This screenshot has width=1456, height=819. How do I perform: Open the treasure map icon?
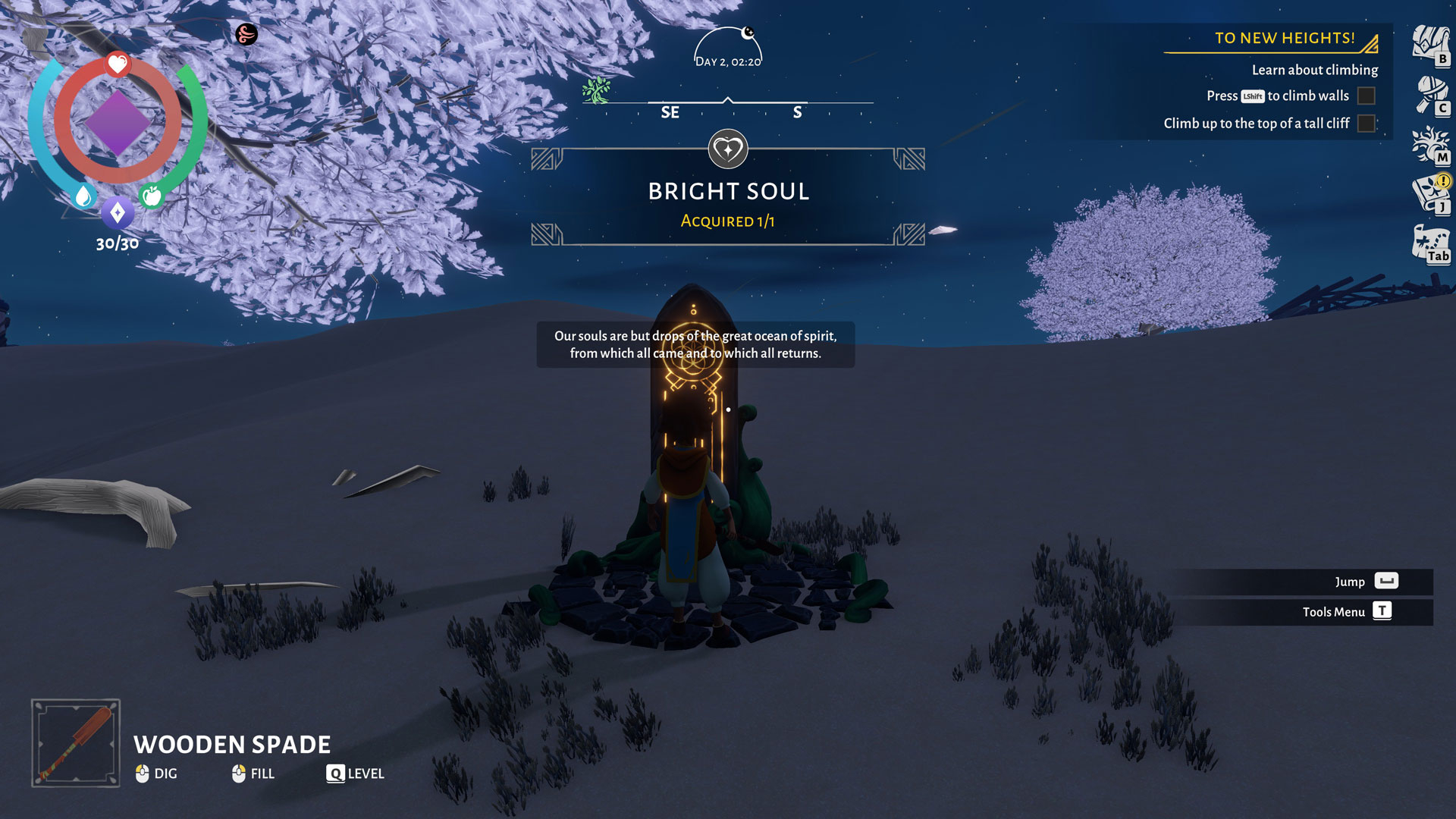pyautogui.click(x=1430, y=244)
